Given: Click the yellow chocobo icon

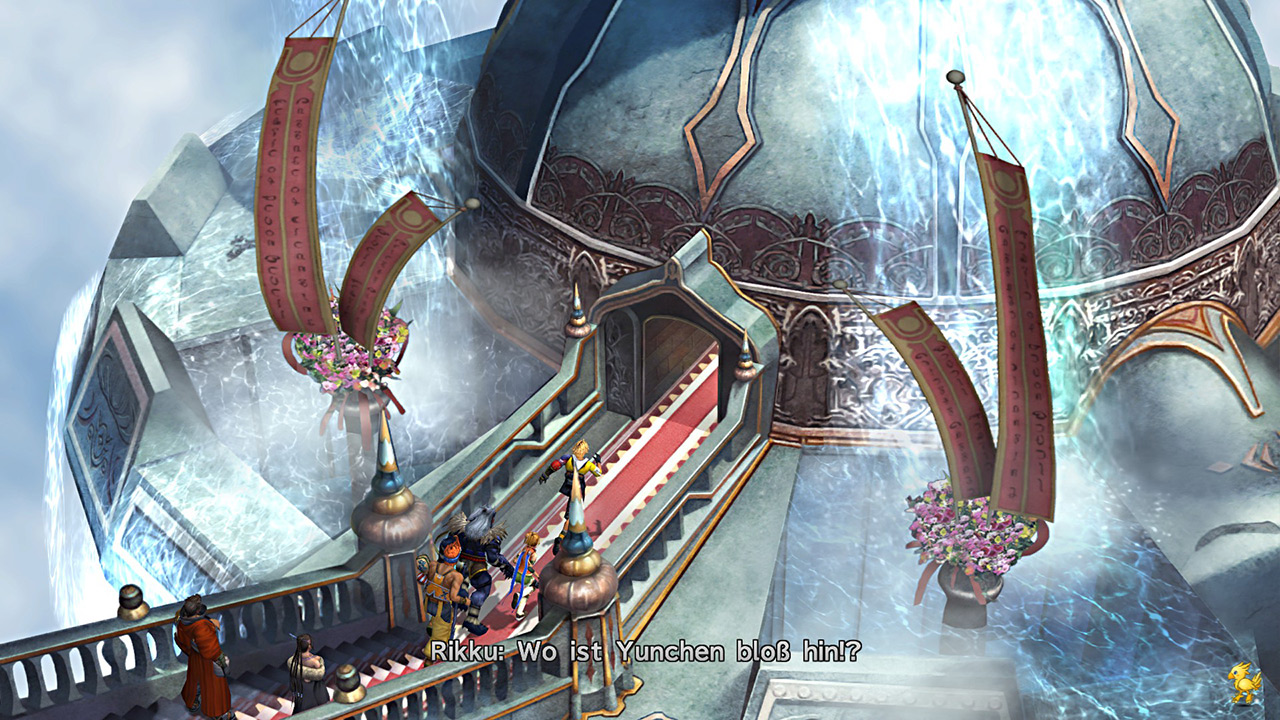Looking at the screenshot, I should click(1244, 683).
